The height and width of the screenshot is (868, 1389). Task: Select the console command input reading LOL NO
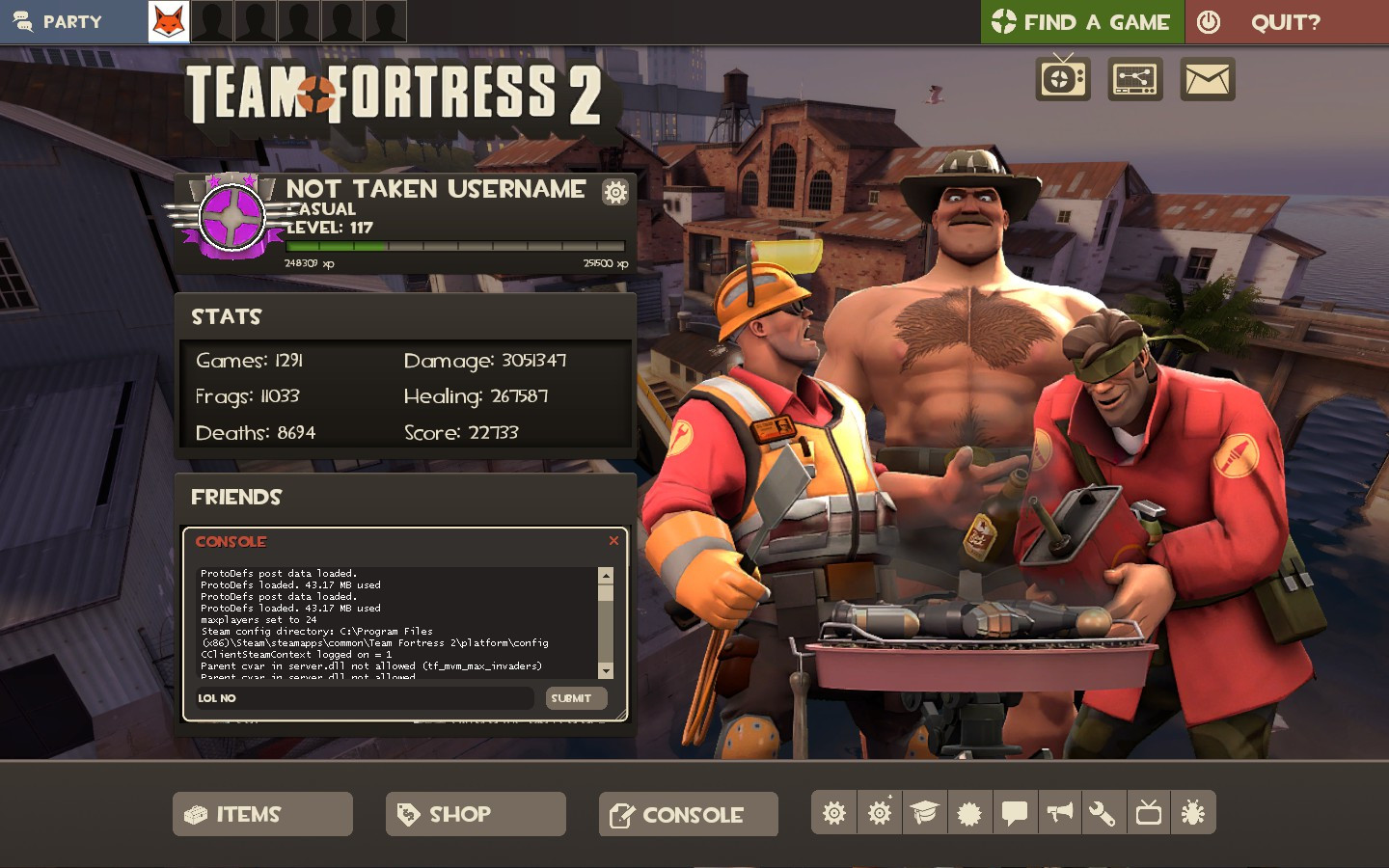[364, 698]
